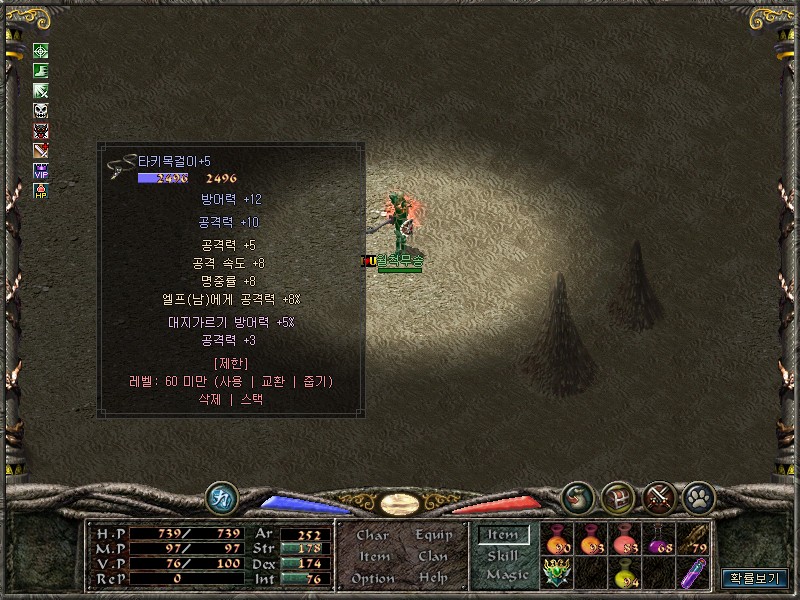The width and height of the screenshot is (800, 600).
Task: Switch to the Skill tab
Action: coord(502,556)
